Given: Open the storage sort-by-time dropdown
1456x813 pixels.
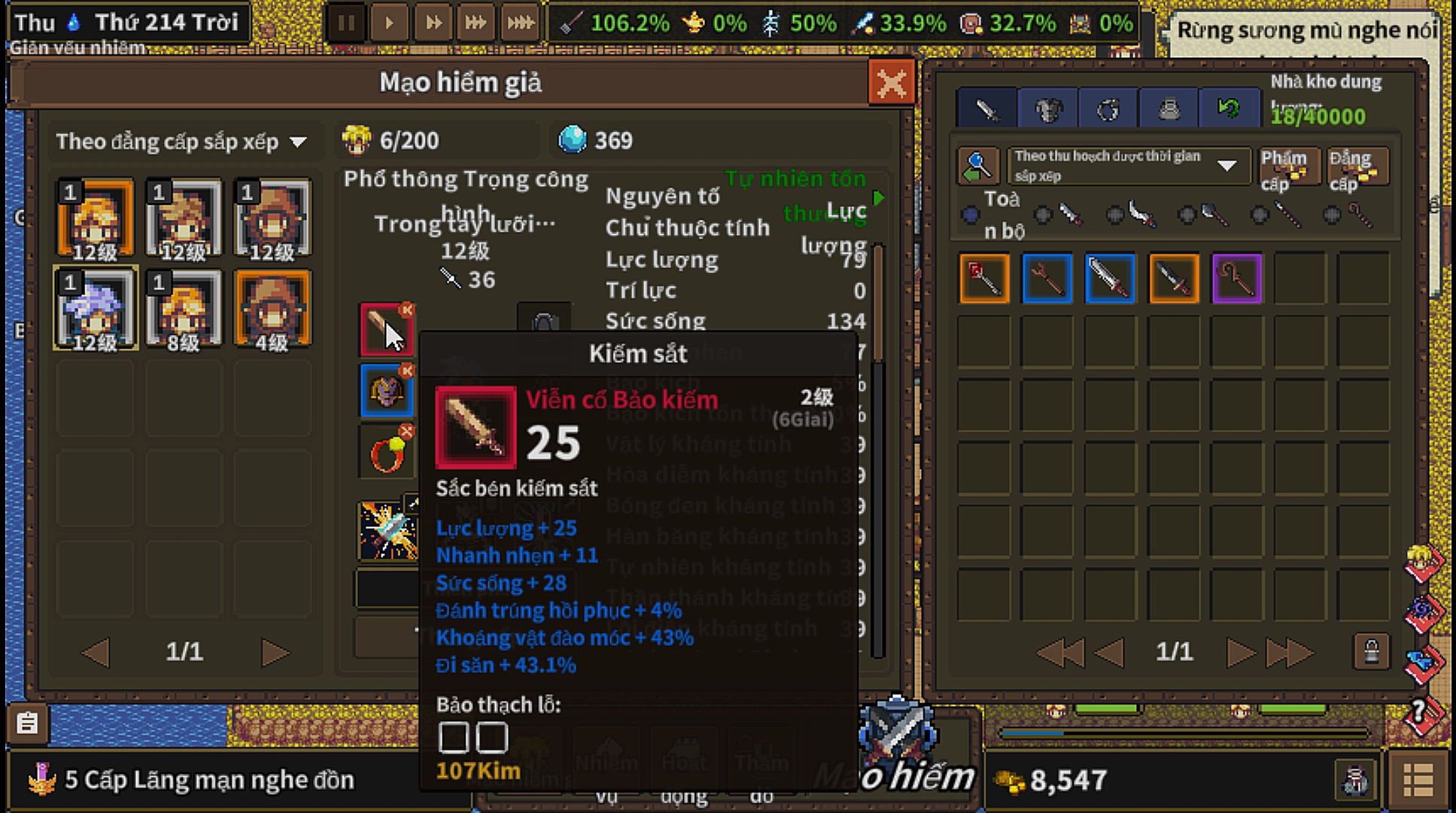Looking at the screenshot, I should 1129,166.
